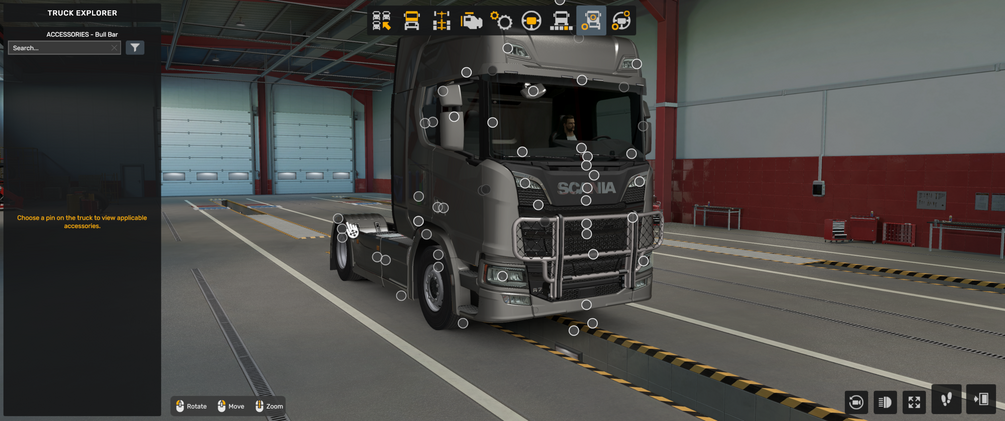Choose the transmission gears category

click(501, 21)
